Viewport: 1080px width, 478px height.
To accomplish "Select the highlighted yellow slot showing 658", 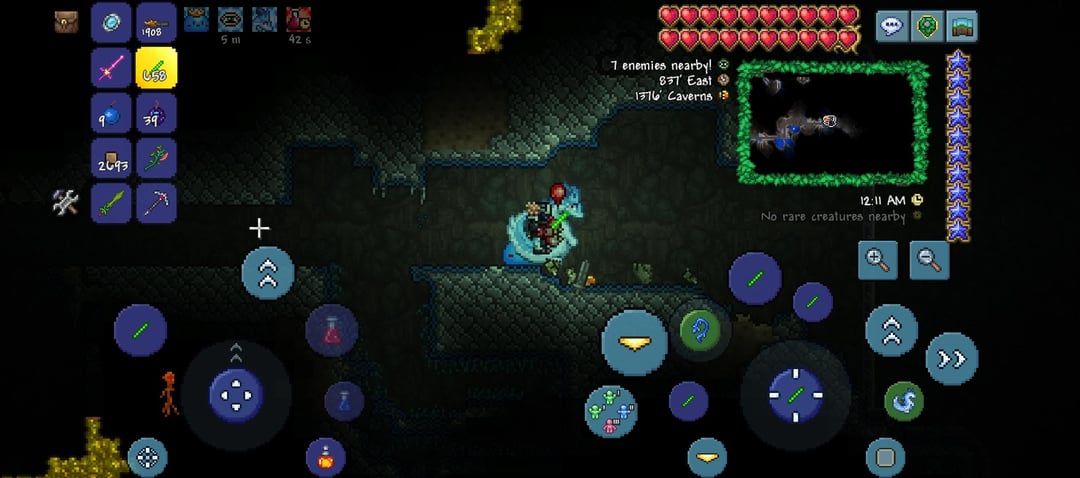I will coord(156,68).
